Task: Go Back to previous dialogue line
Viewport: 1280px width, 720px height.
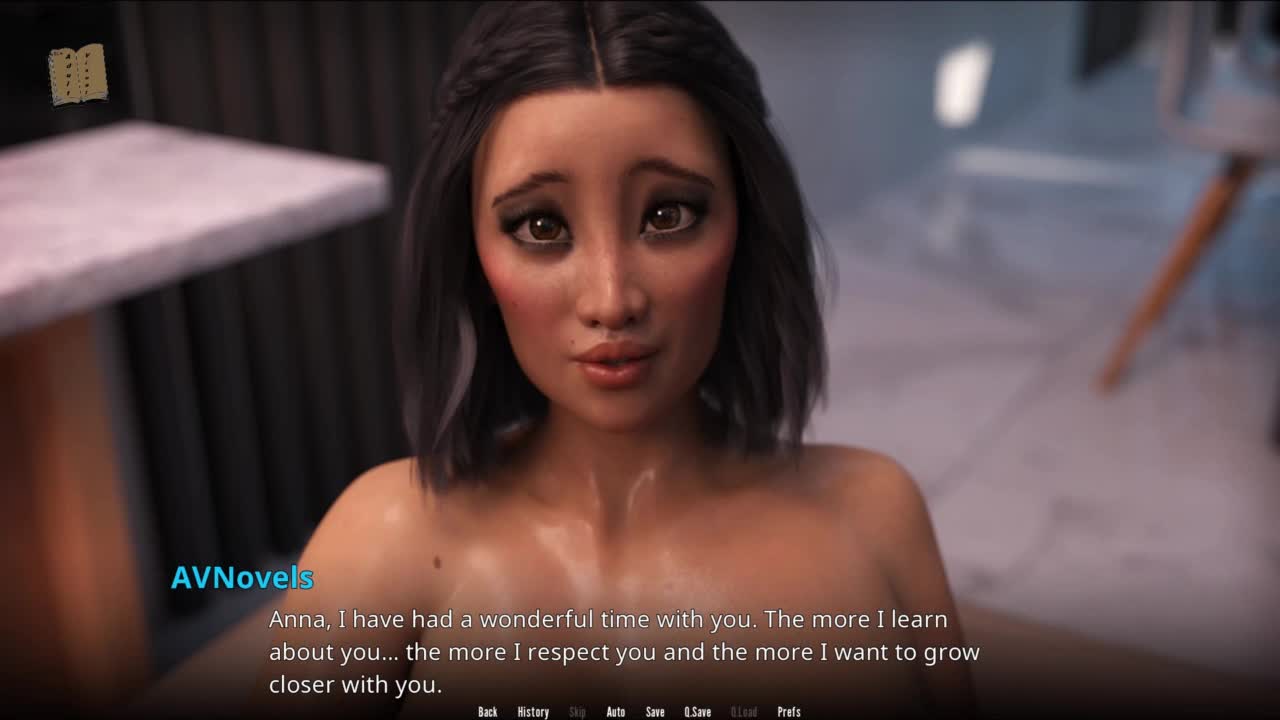Action: (x=488, y=712)
